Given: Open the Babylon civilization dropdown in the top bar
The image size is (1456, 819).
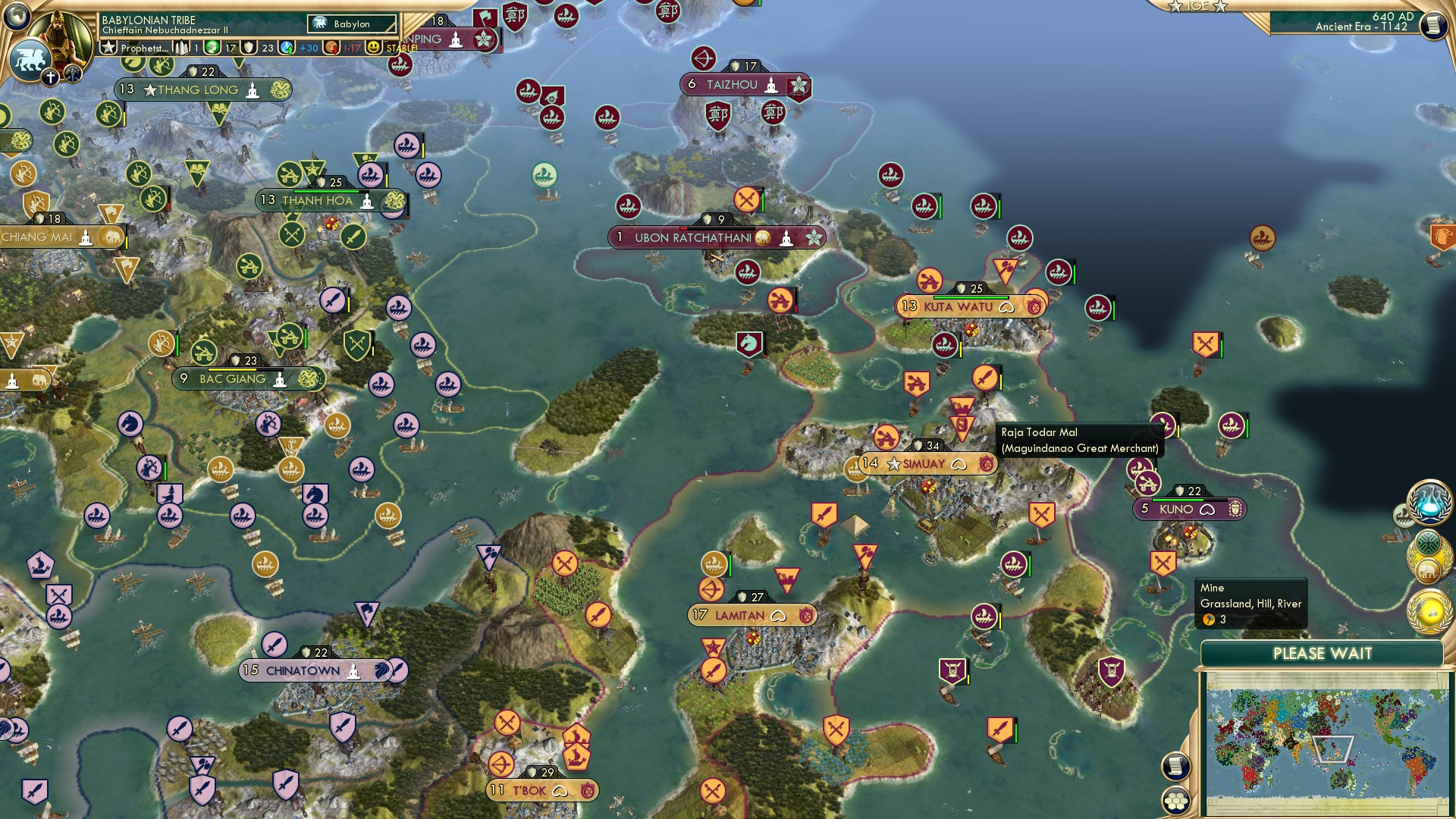Looking at the screenshot, I should pos(350,24).
